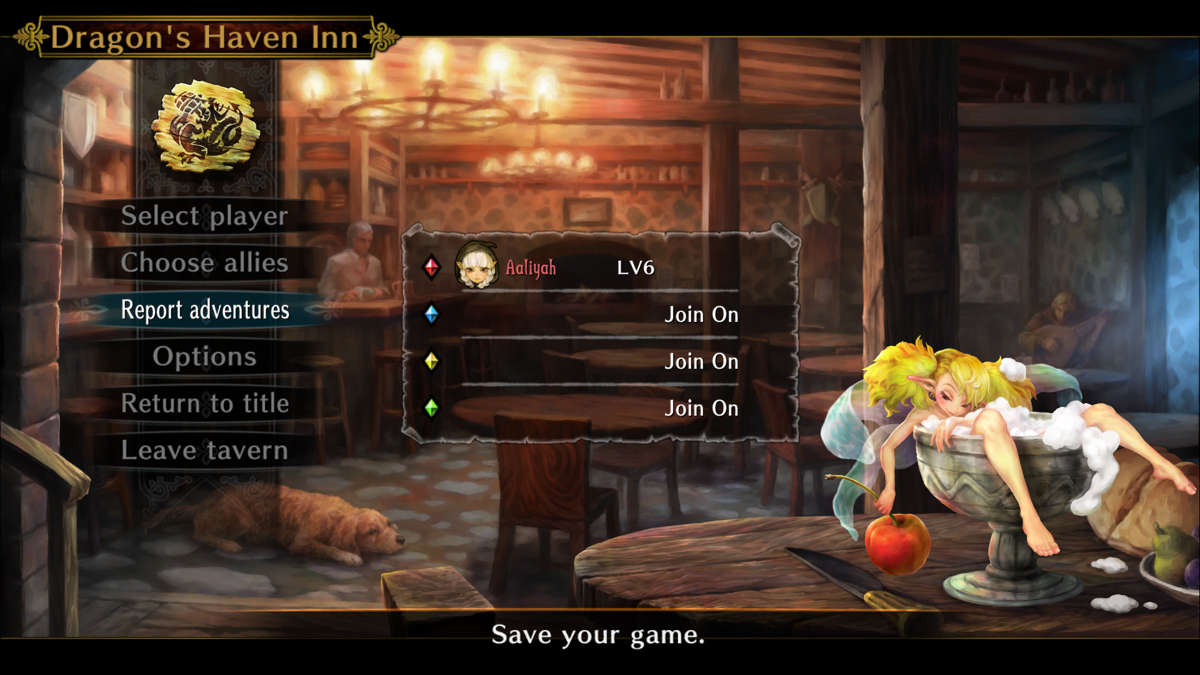
Task: Open the Select player menu
Action: [x=204, y=216]
